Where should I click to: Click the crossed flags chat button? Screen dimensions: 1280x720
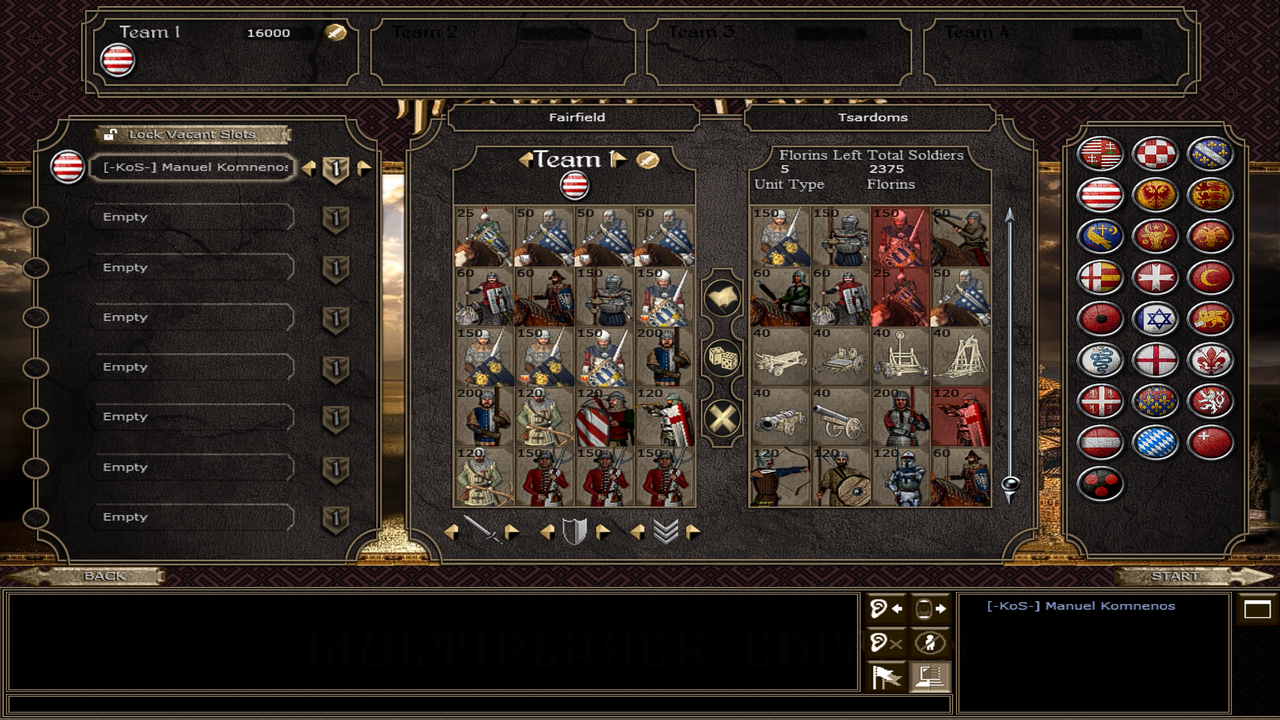tap(886, 677)
